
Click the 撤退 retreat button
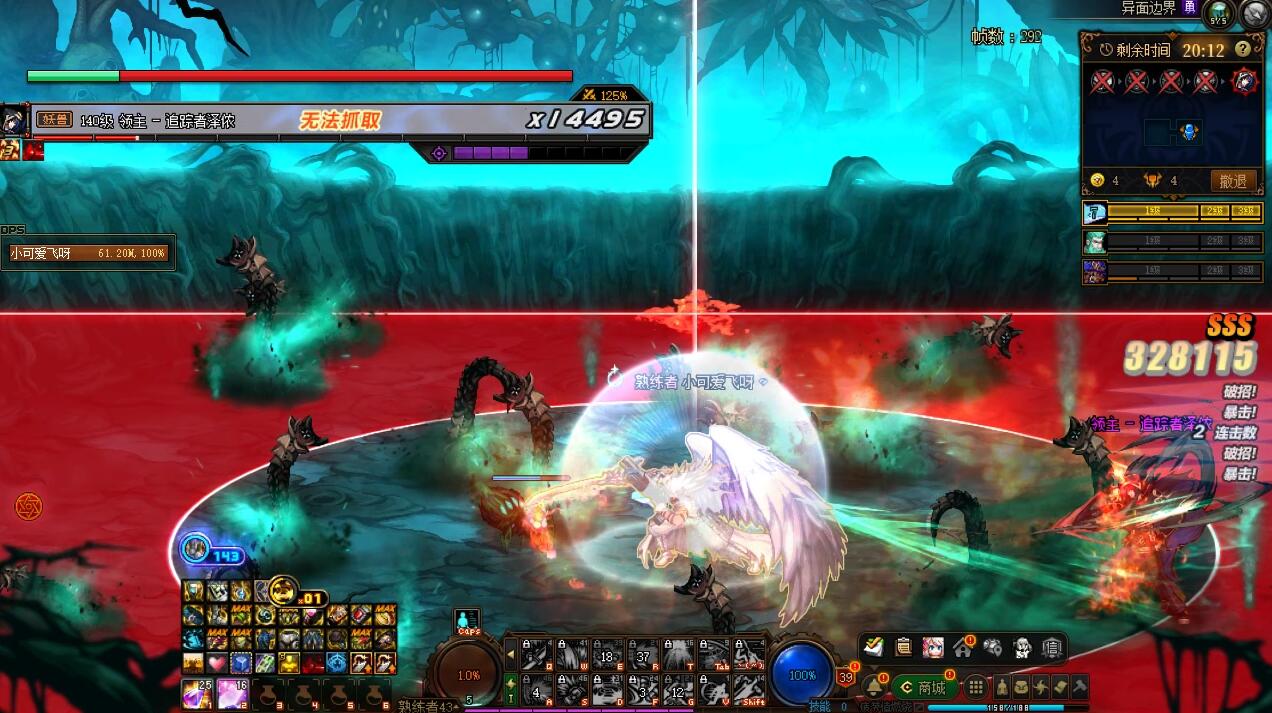[x=1233, y=181]
